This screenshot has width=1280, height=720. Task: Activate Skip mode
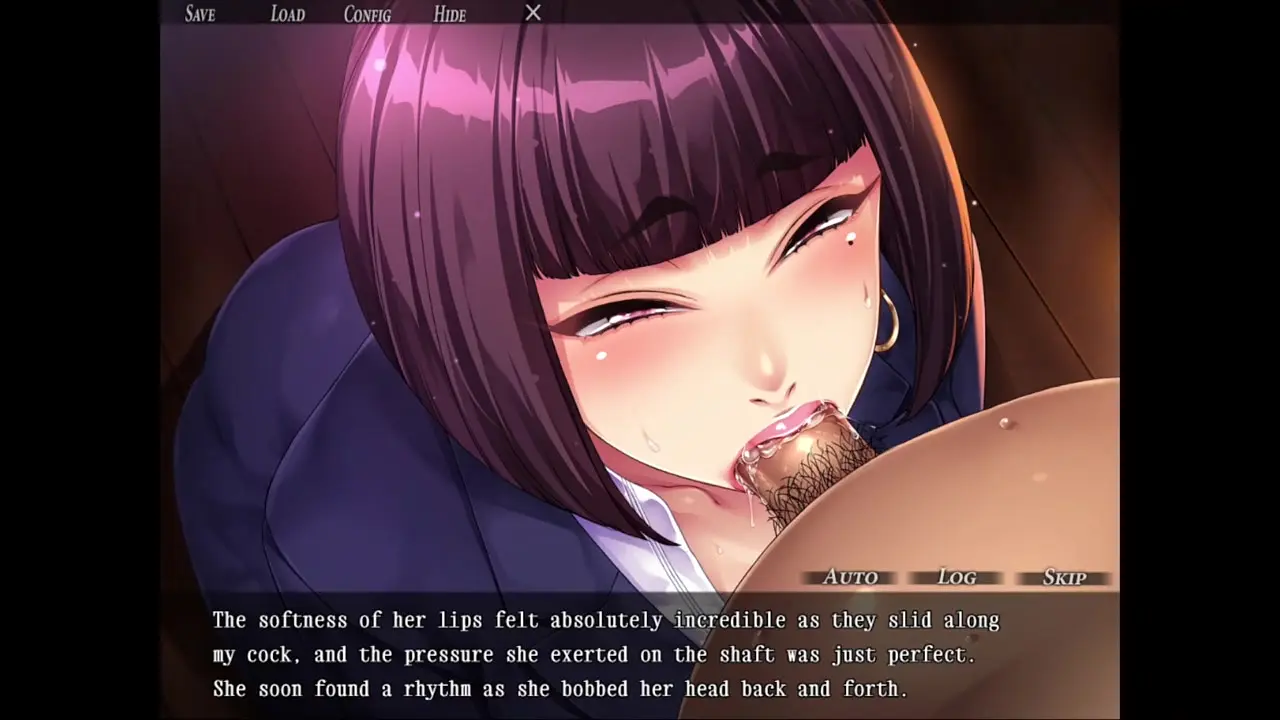pos(1064,577)
